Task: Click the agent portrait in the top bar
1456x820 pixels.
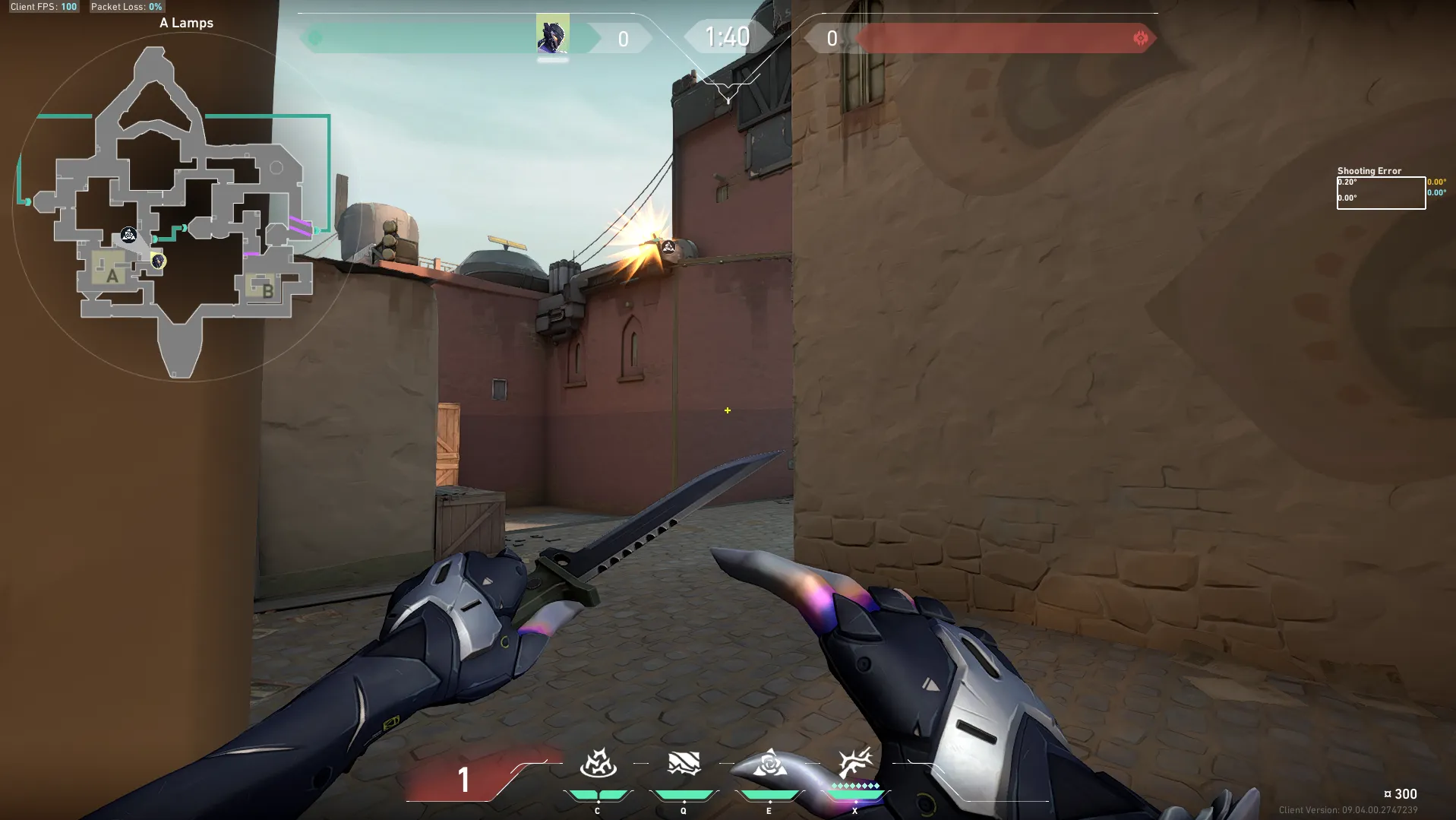Action: 552,34
